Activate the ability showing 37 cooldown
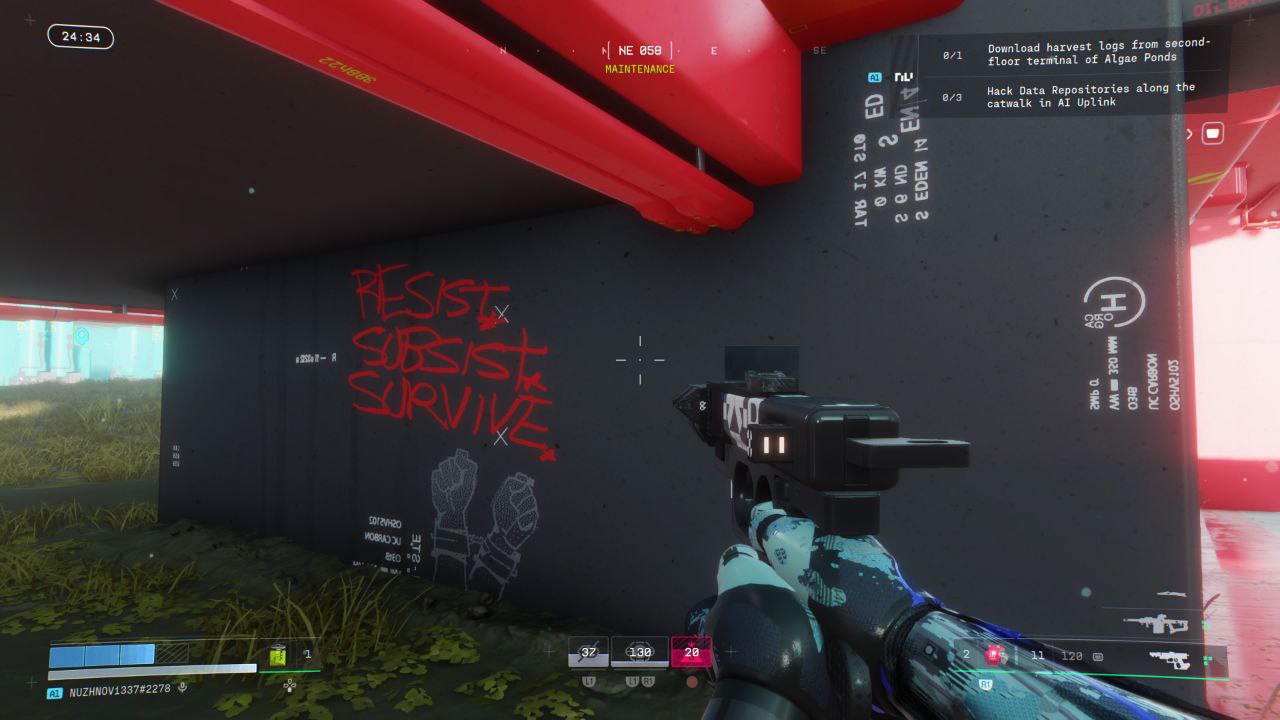 [x=588, y=652]
